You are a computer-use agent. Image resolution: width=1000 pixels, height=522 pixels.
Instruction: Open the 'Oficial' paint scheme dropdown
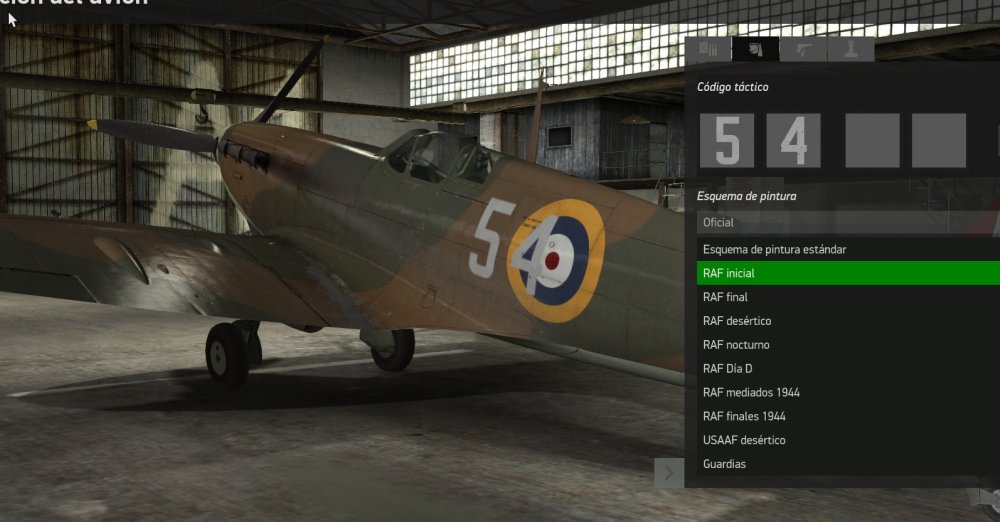pyautogui.click(x=840, y=222)
